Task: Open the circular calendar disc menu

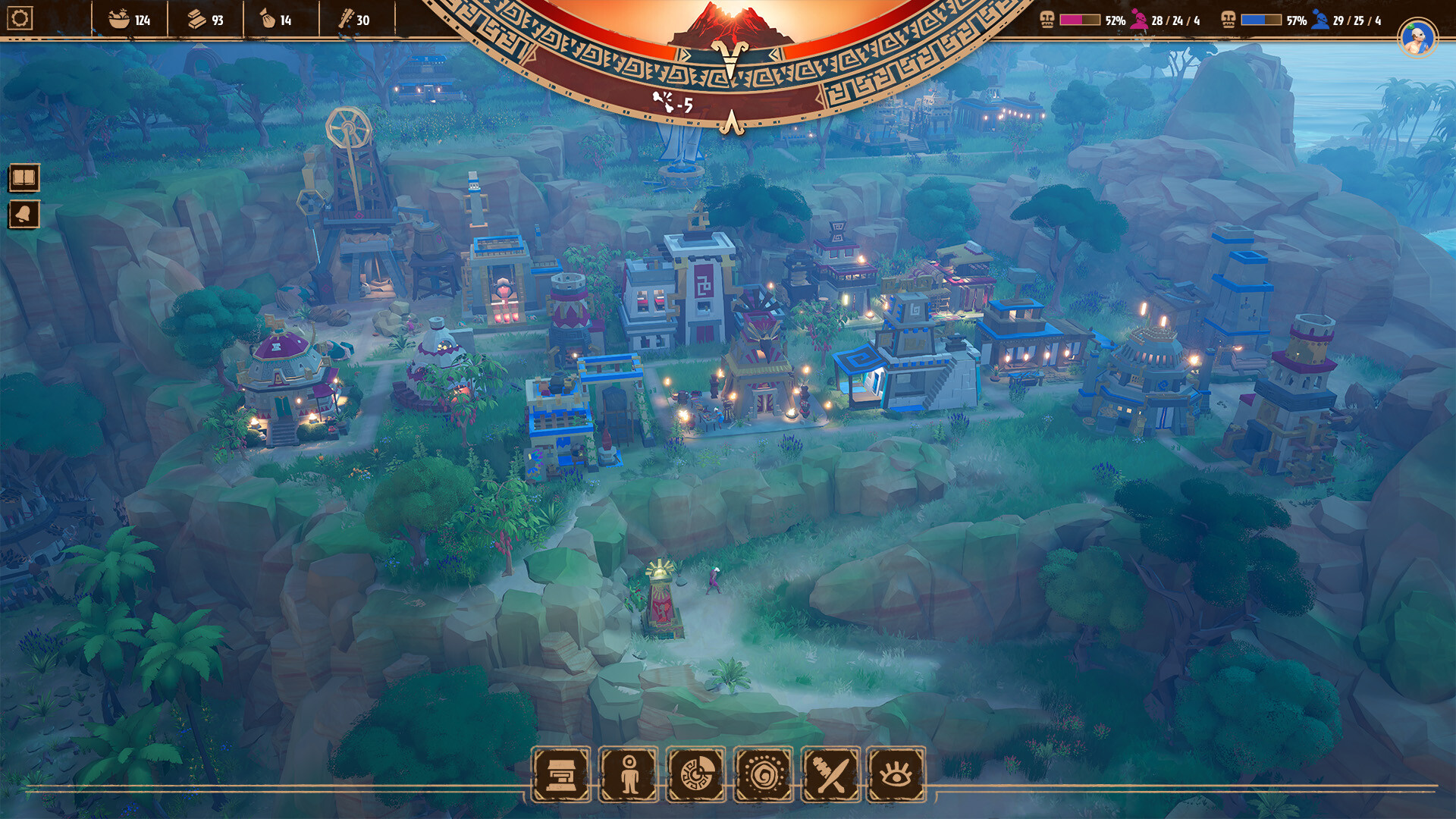Action: pyautogui.click(x=696, y=775)
